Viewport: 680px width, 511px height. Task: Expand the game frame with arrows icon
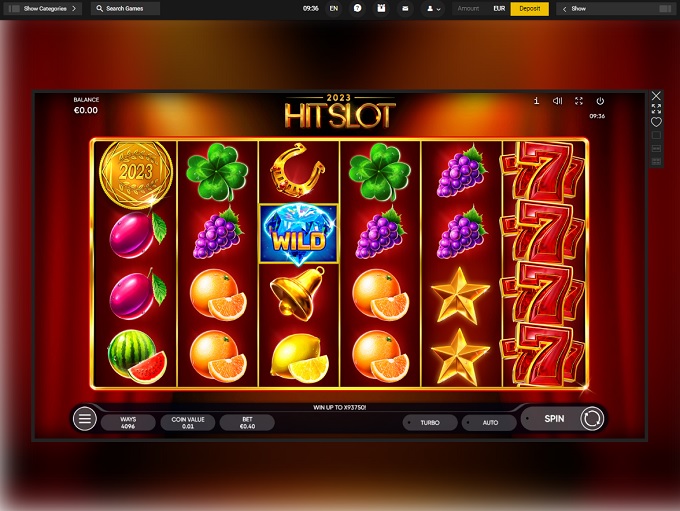(656, 108)
